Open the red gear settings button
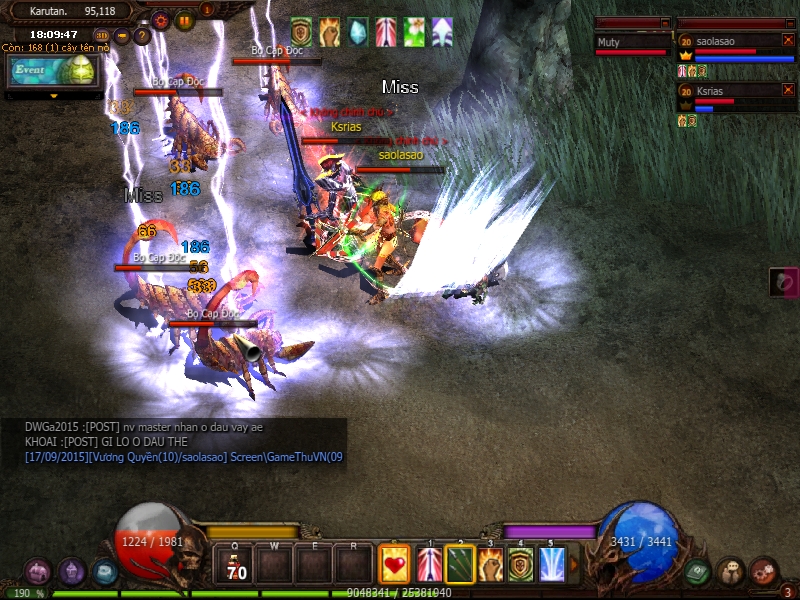This screenshot has width=800, height=600. [x=161, y=20]
